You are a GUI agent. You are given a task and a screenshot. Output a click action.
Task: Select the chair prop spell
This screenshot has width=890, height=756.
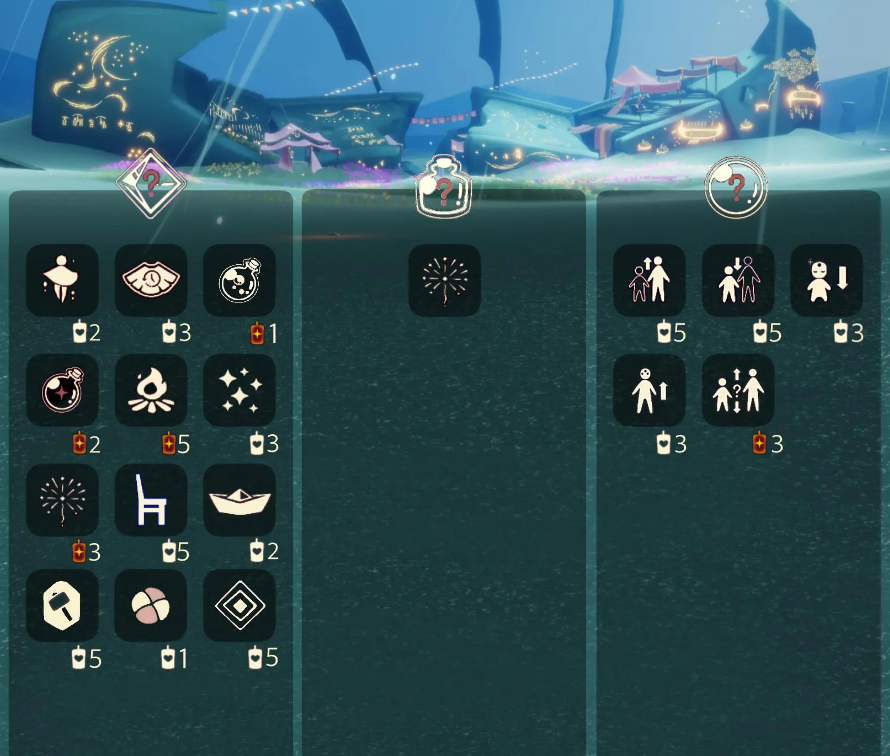(x=151, y=500)
